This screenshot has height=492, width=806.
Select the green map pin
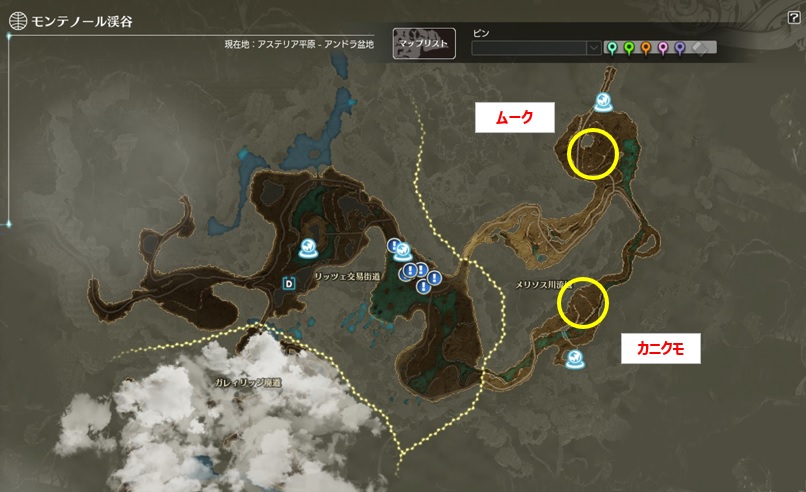tap(628, 47)
